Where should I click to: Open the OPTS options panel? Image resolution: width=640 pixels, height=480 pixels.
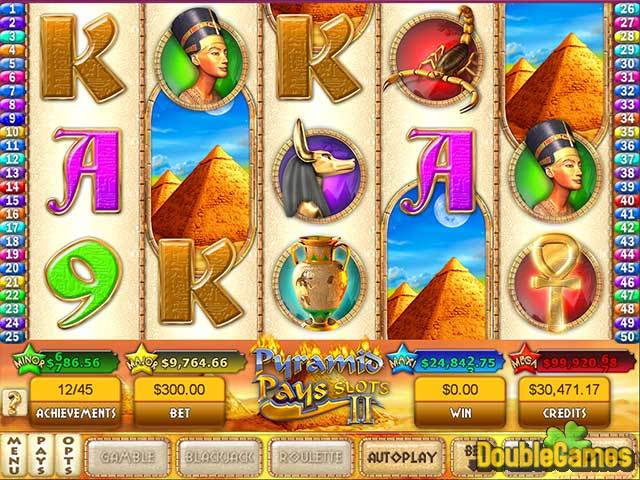pos(66,455)
